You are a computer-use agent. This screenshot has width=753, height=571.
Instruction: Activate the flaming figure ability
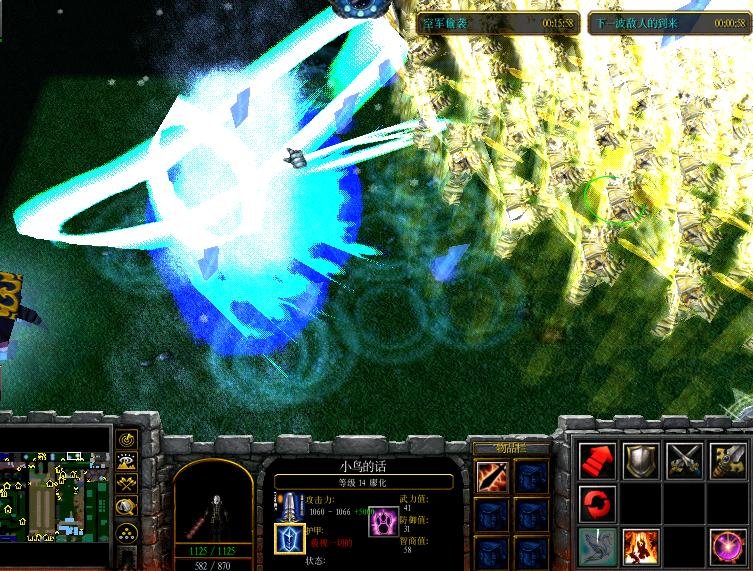[641, 546]
